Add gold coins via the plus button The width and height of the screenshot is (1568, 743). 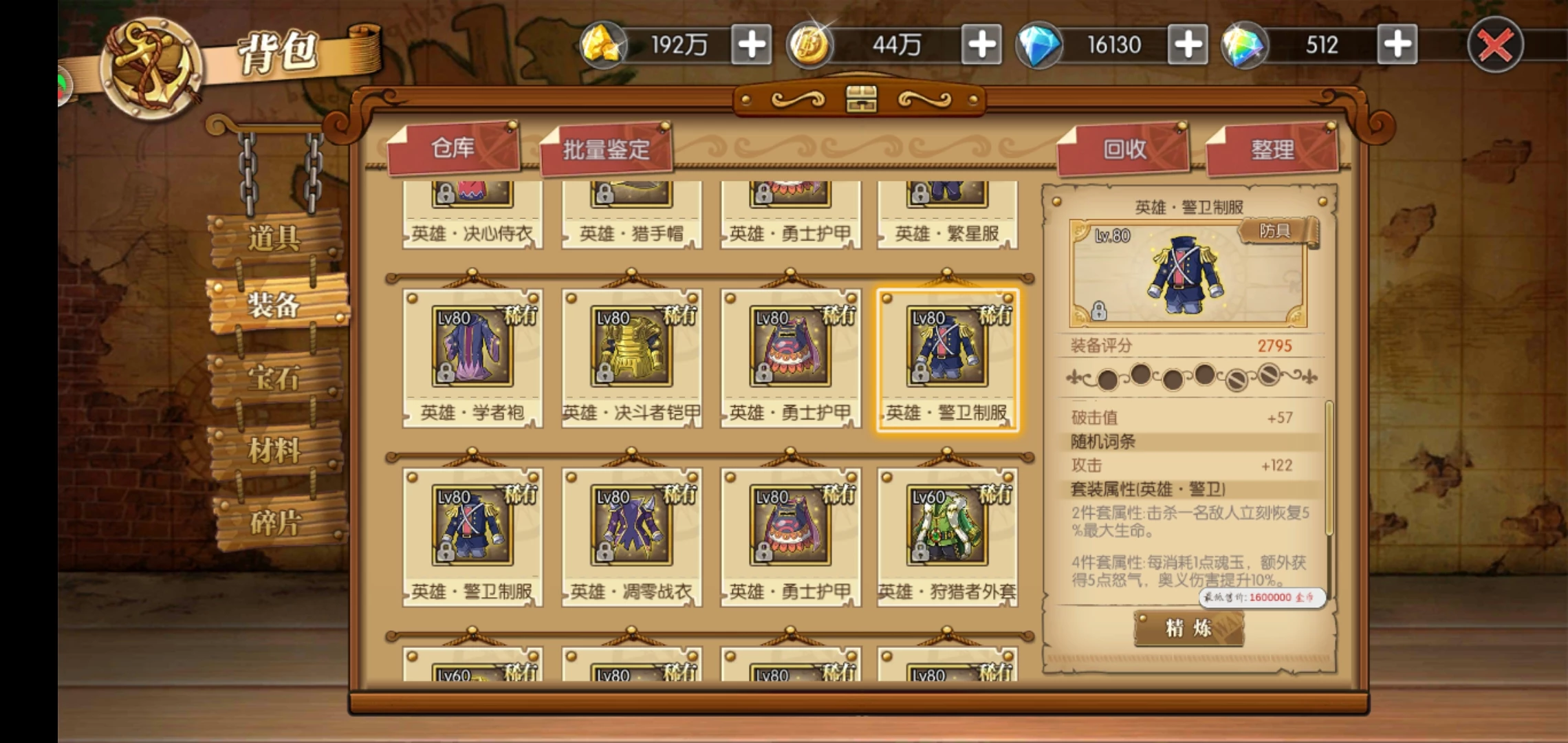click(x=981, y=45)
